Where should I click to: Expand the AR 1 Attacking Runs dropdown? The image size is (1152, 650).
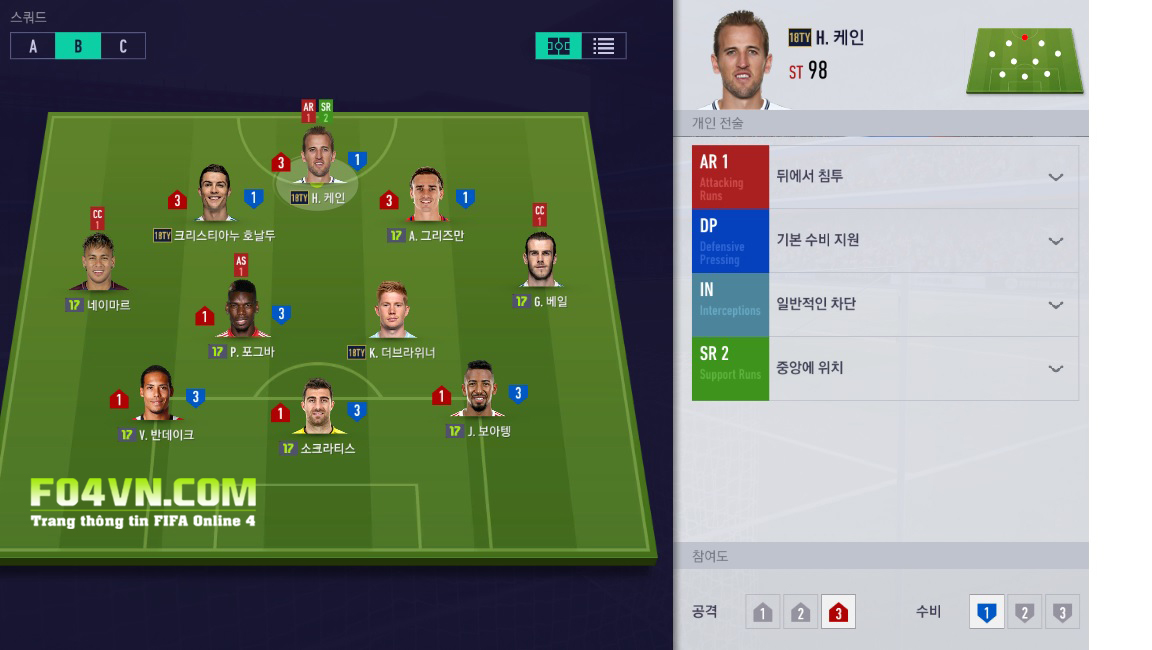tap(1055, 177)
